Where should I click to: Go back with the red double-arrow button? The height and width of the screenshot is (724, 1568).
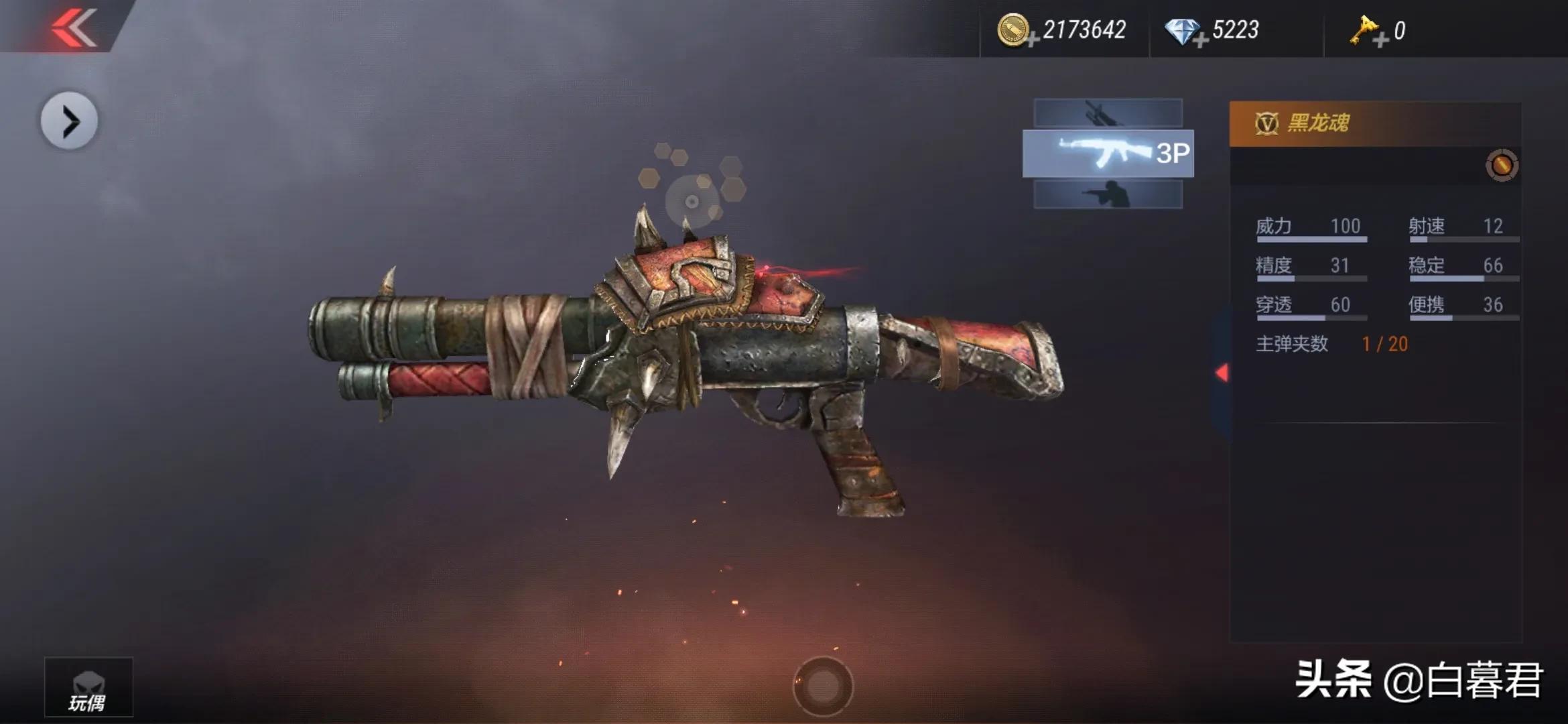(x=74, y=27)
